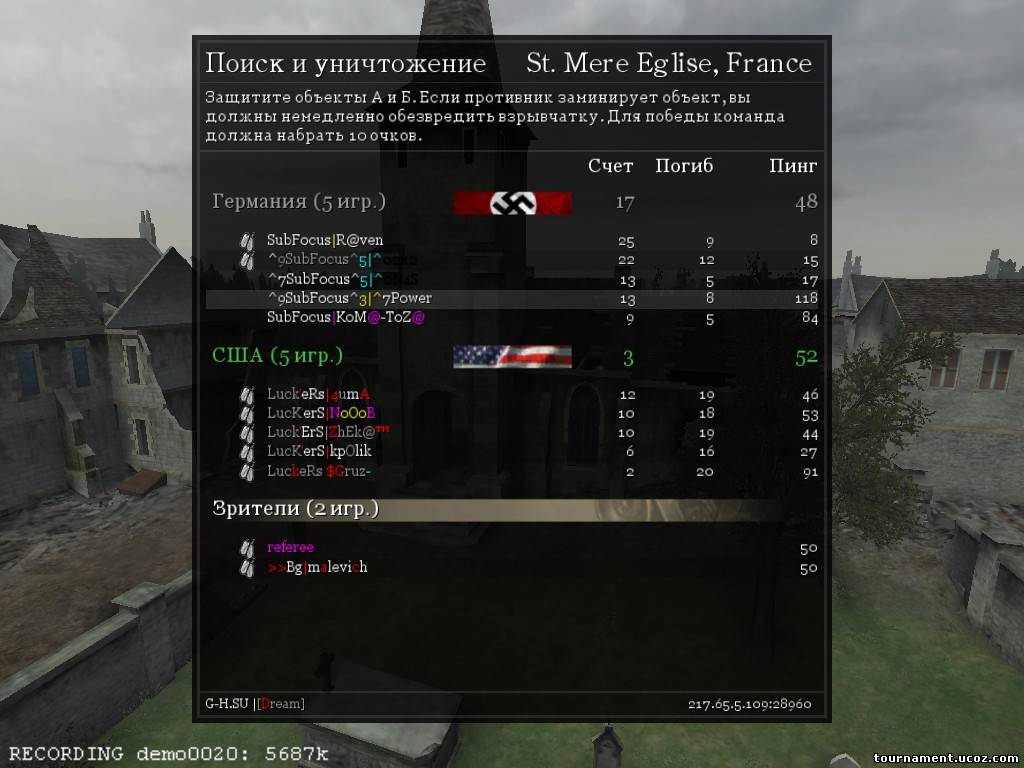Viewport: 1024px width, 768px height.
Task: Select player row SubFocus|R@ven
Action: [325, 240]
